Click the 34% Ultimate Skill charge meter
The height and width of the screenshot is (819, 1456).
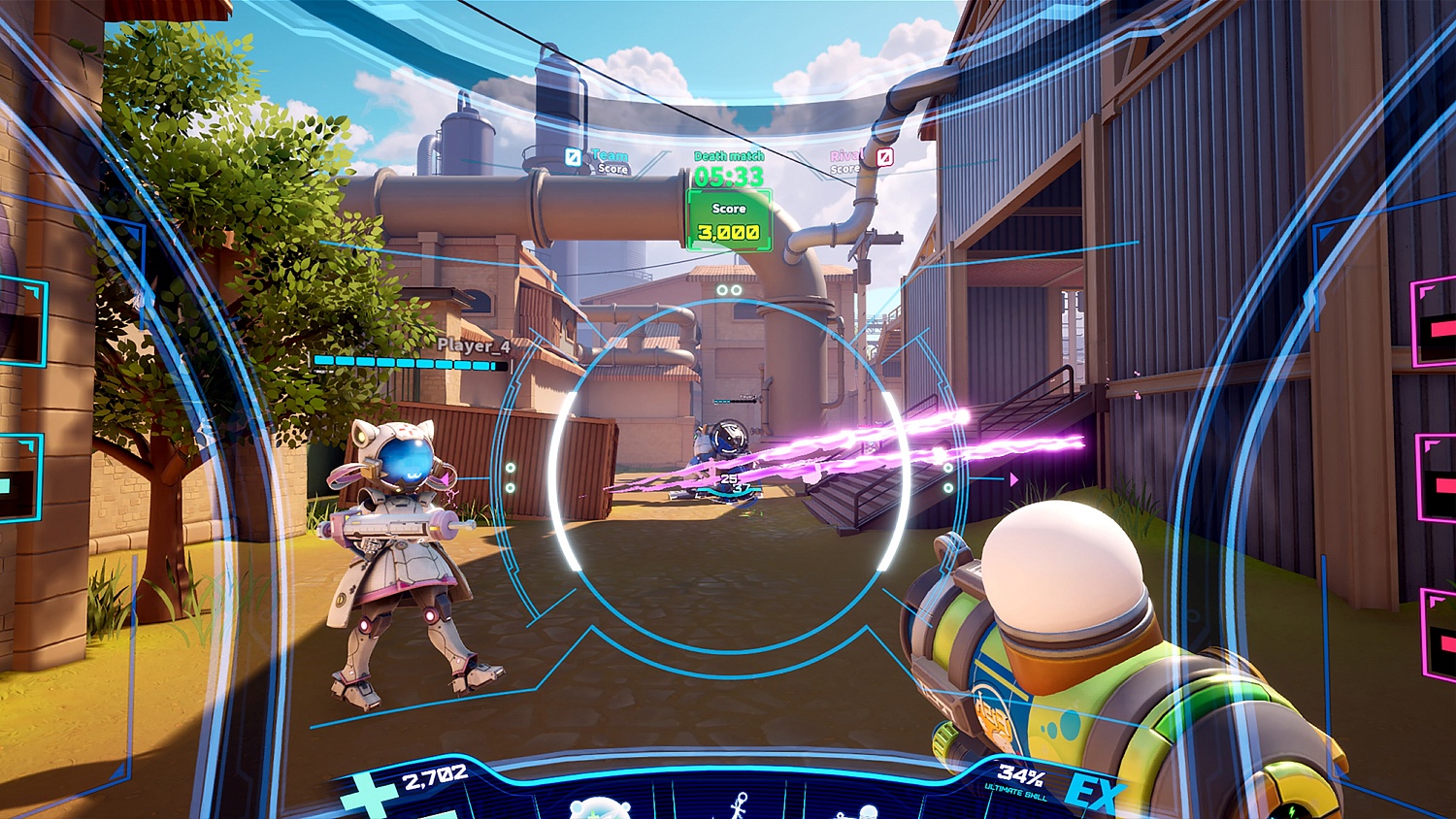pos(1021,776)
